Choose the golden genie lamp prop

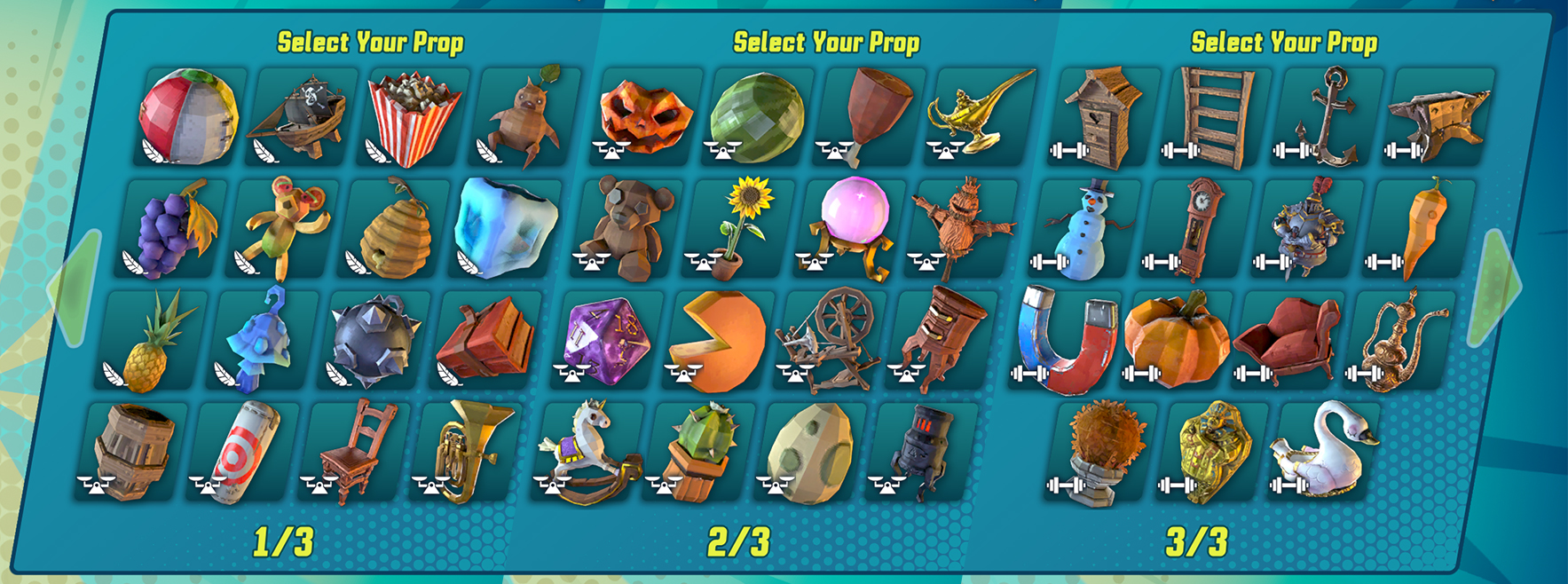click(978, 116)
